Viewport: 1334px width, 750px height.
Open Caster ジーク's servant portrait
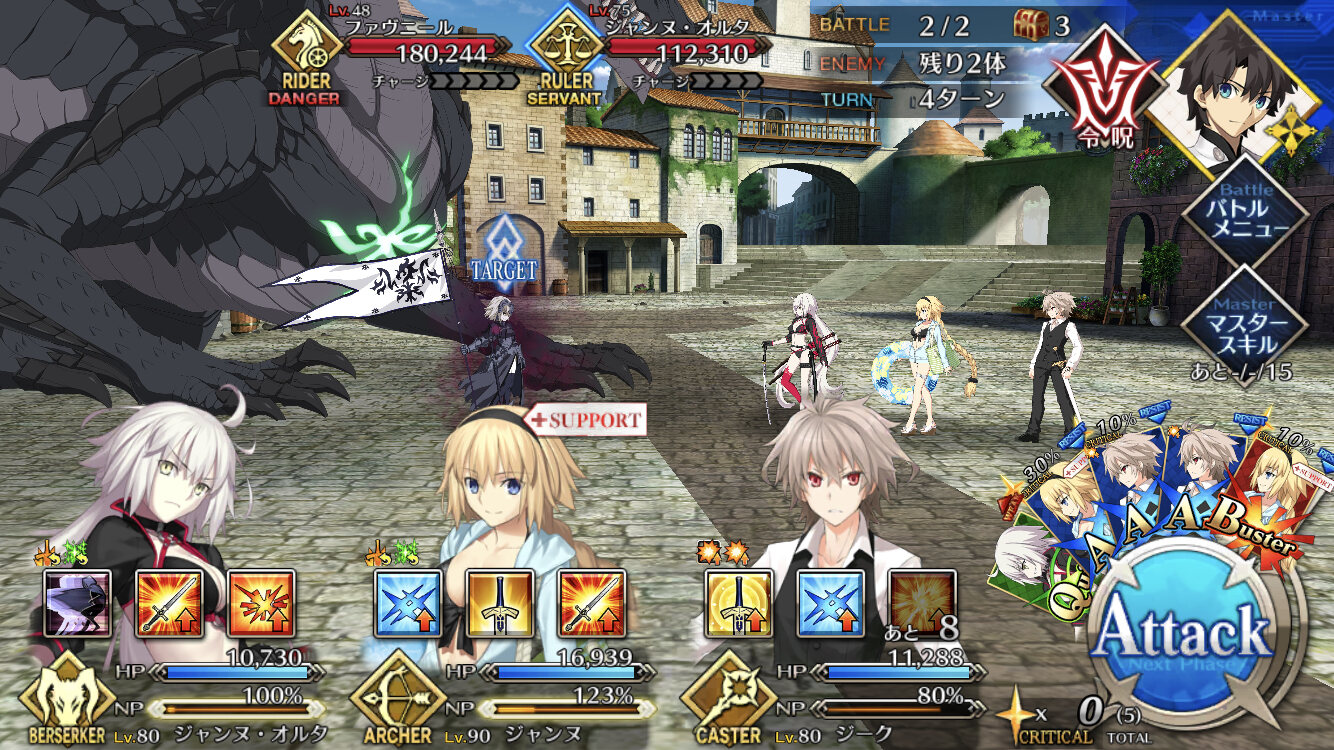830,490
